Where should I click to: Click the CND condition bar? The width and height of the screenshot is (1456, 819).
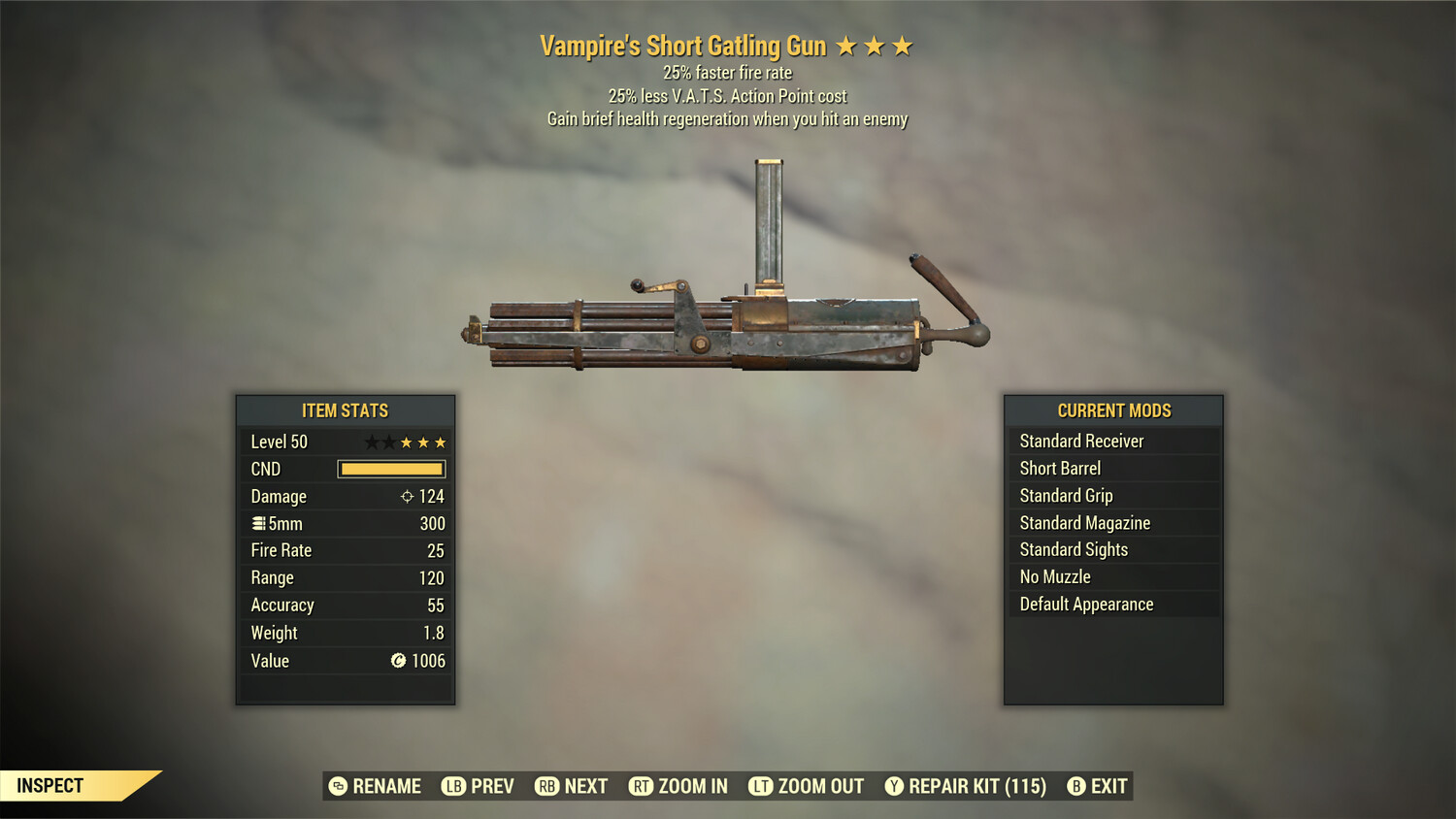point(391,469)
